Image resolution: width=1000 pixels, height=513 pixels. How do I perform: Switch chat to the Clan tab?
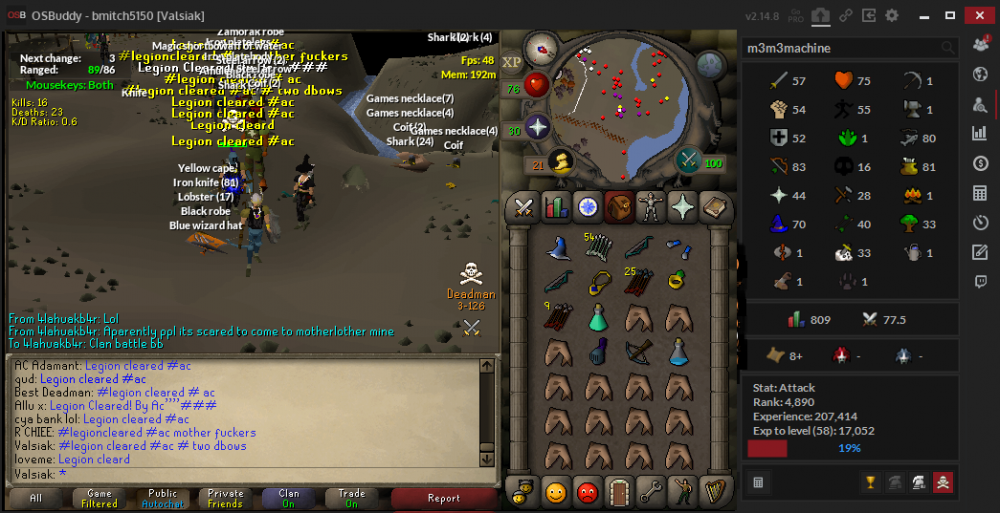click(288, 497)
